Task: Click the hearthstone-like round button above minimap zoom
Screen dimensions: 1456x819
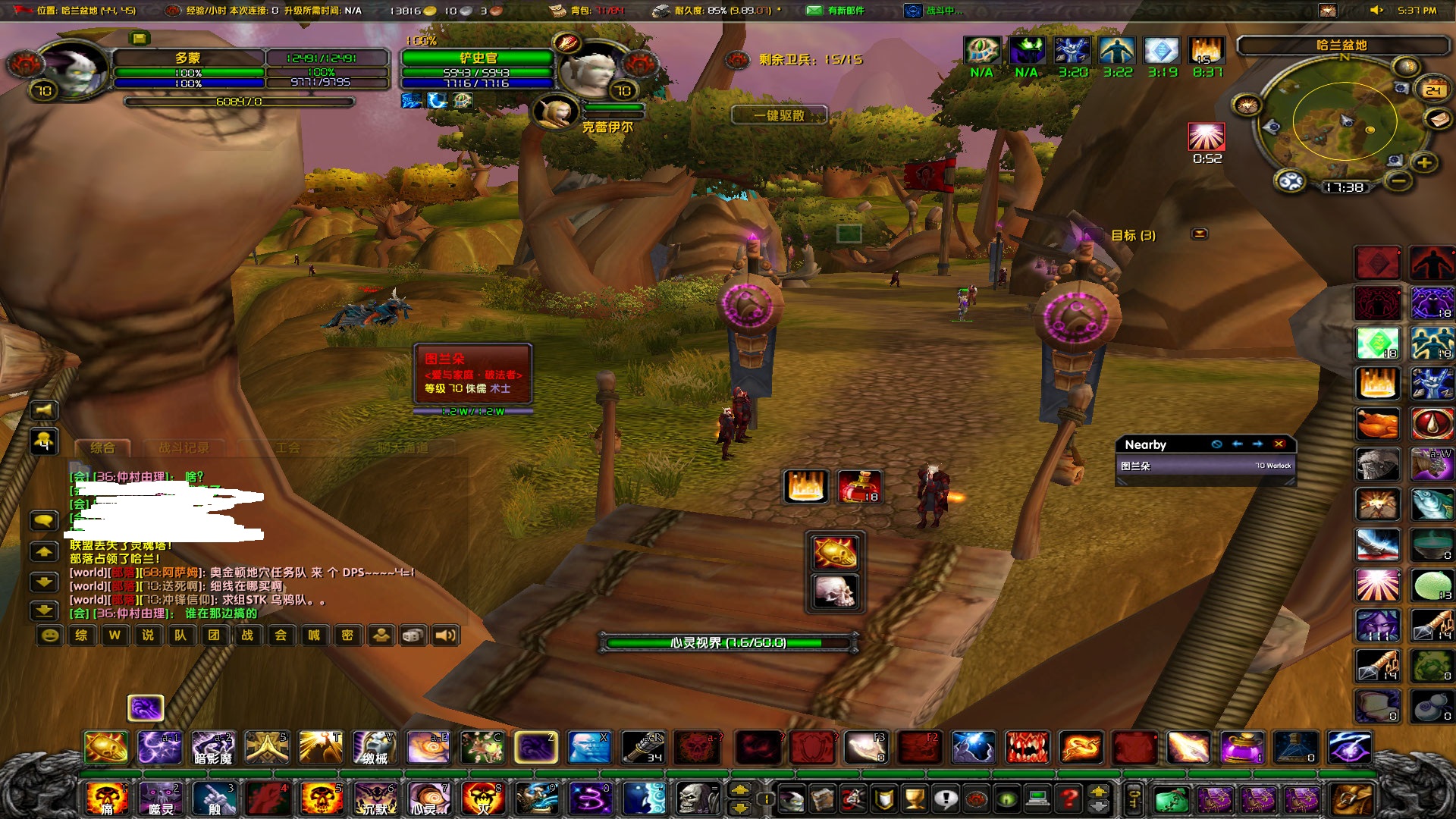Action: click(x=1407, y=66)
